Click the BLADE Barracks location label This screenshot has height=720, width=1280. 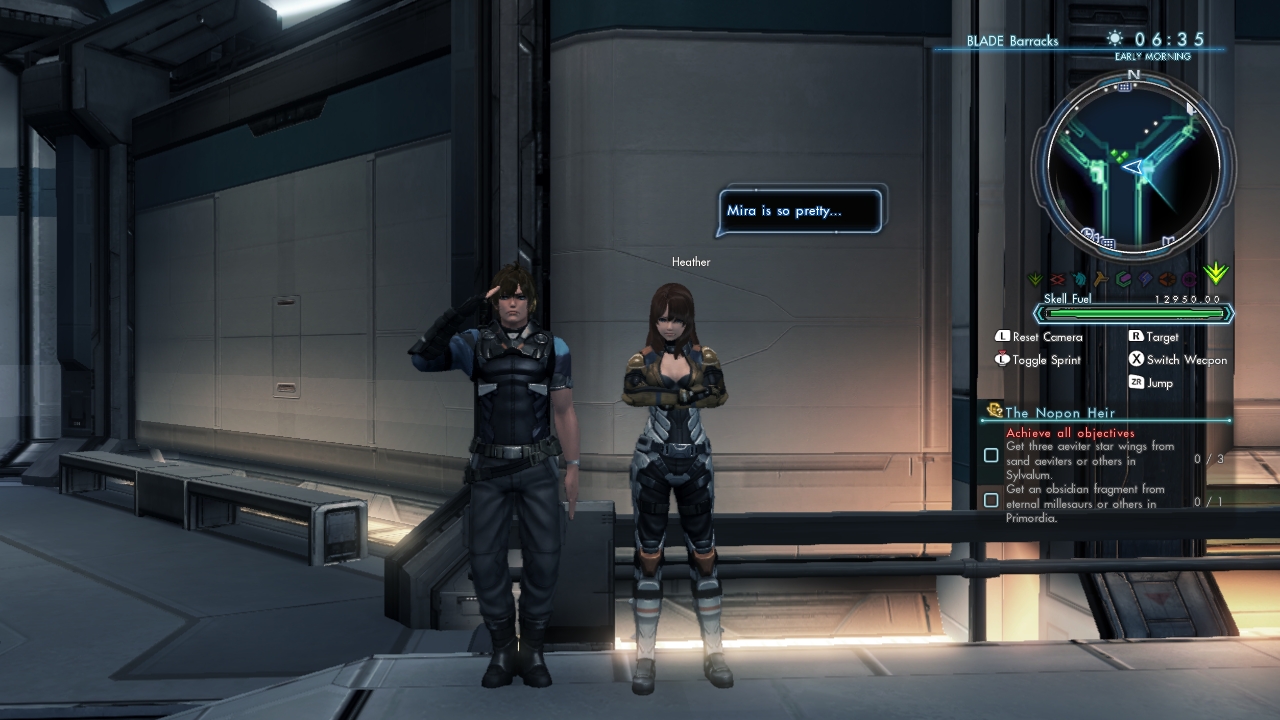[1012, 41]
